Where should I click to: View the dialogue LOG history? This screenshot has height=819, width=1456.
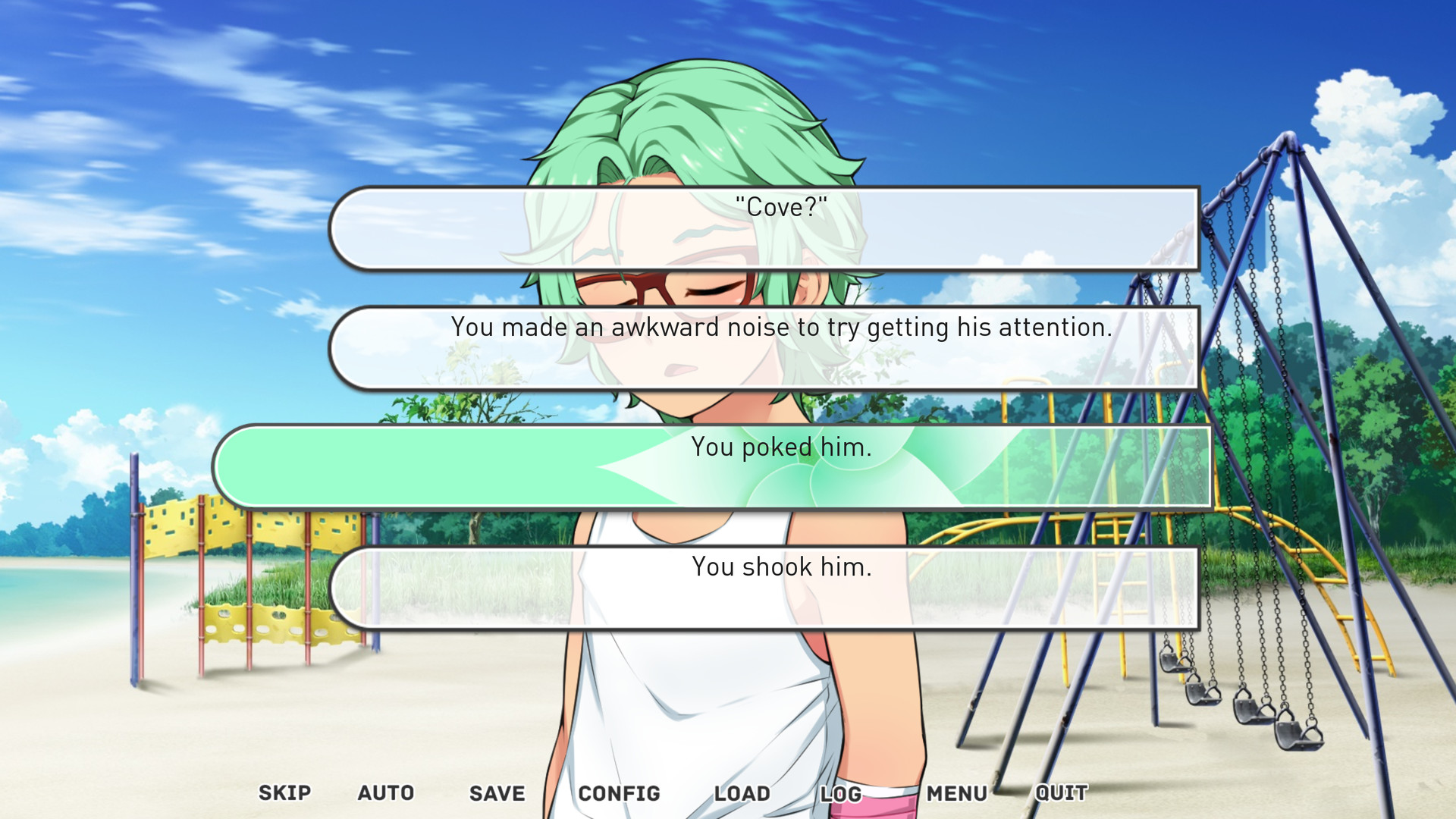point(840,792)
